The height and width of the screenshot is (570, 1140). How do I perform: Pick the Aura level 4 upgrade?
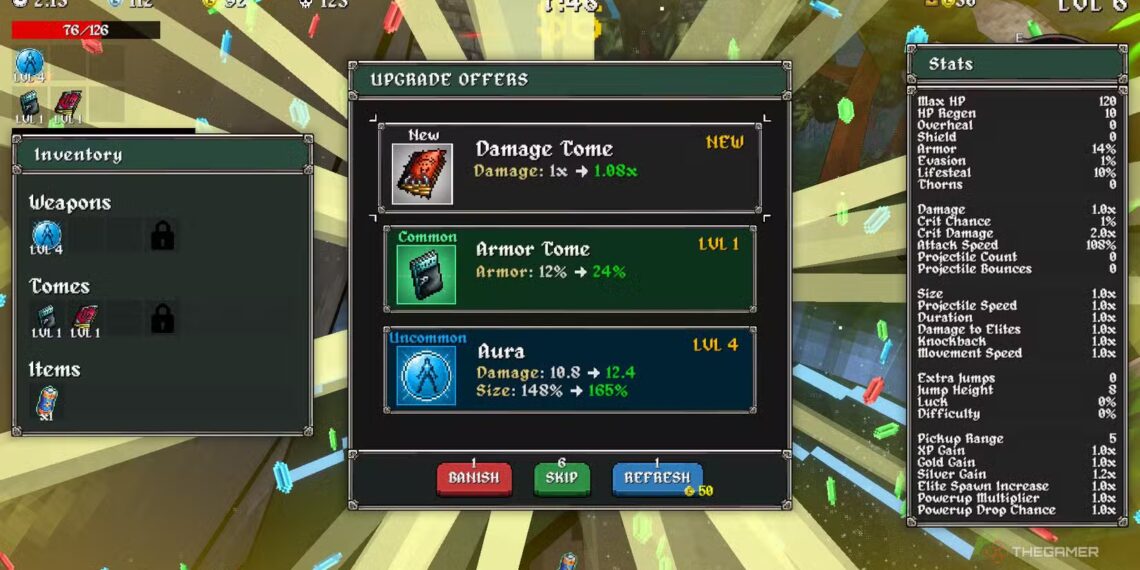[x=569, y=369]
